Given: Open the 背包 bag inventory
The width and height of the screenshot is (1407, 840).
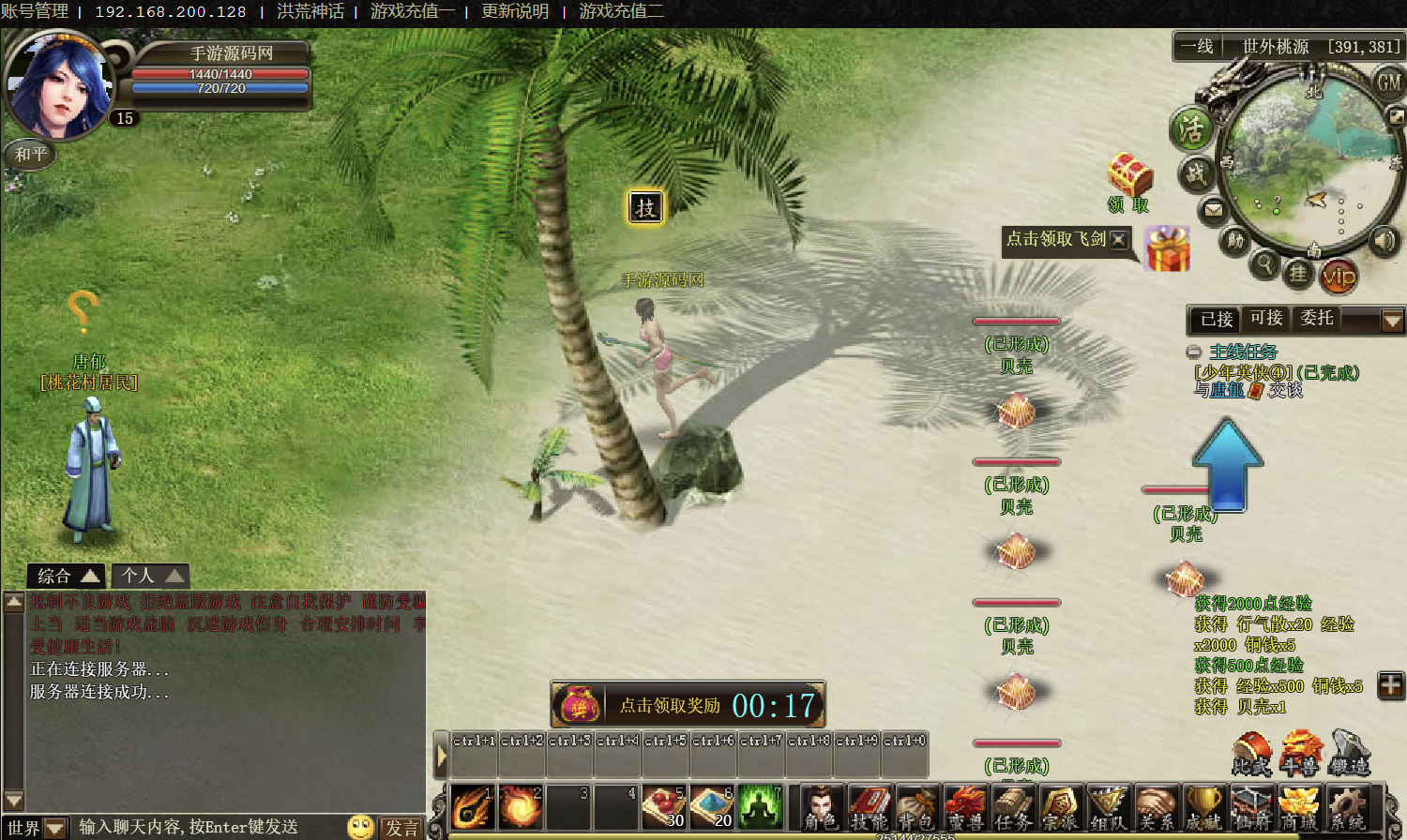Looking at the screenshot, I should pyautogui.click(x=917, y=806).
